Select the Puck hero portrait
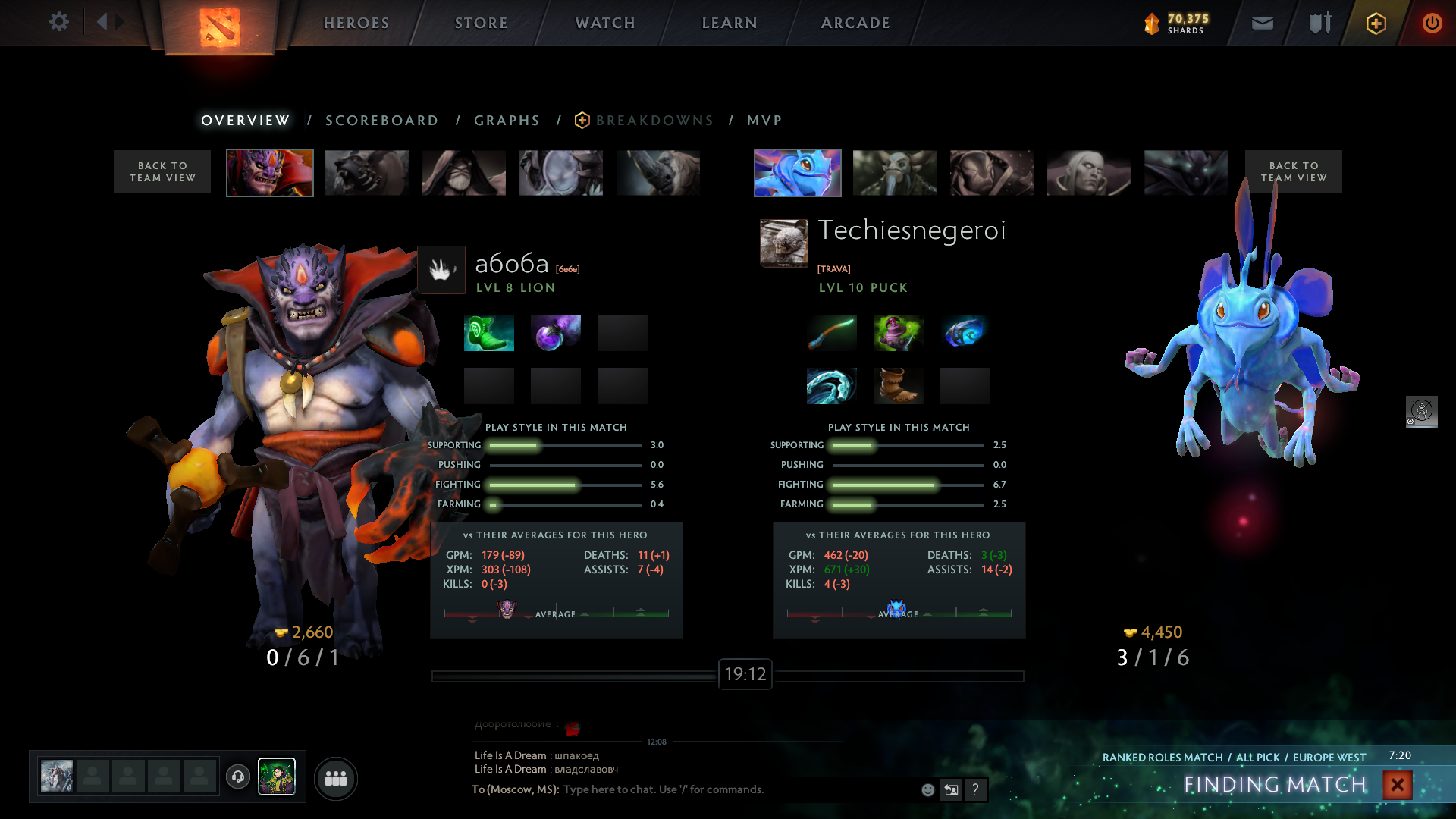 [x=797, y=173]
